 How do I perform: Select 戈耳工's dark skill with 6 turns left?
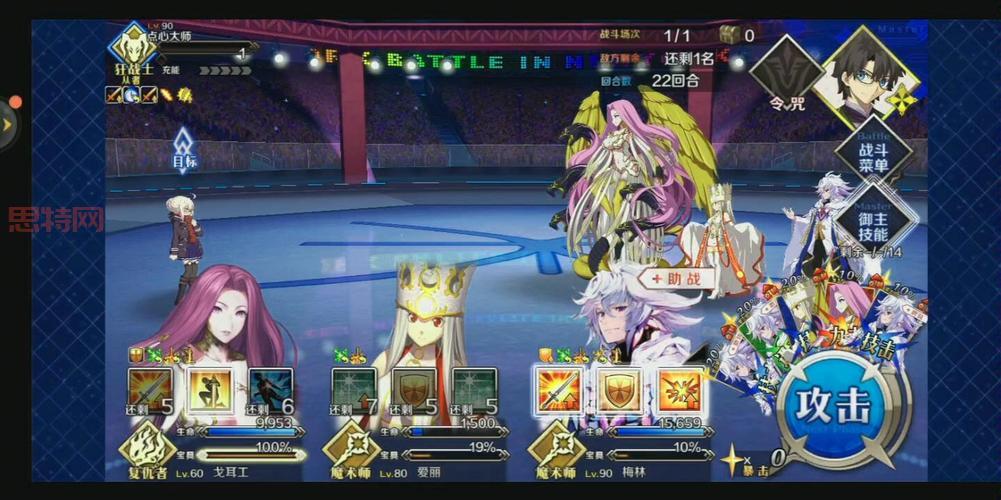[x=271, y=391]
